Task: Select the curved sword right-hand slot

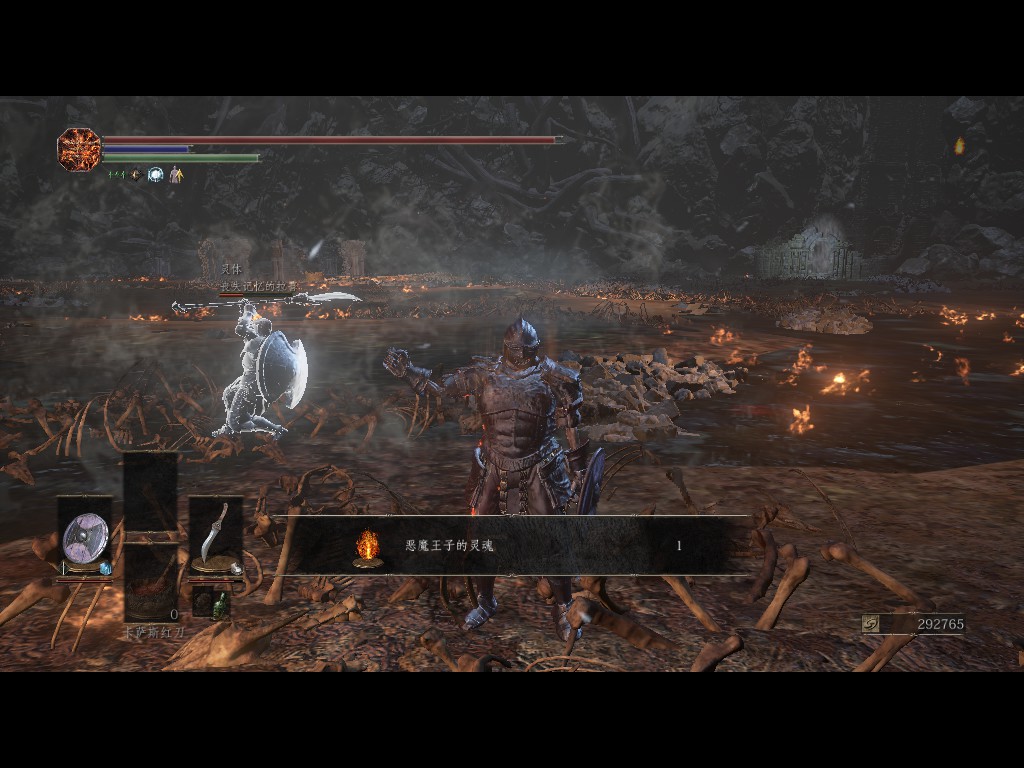Action: tap(215, 536)
